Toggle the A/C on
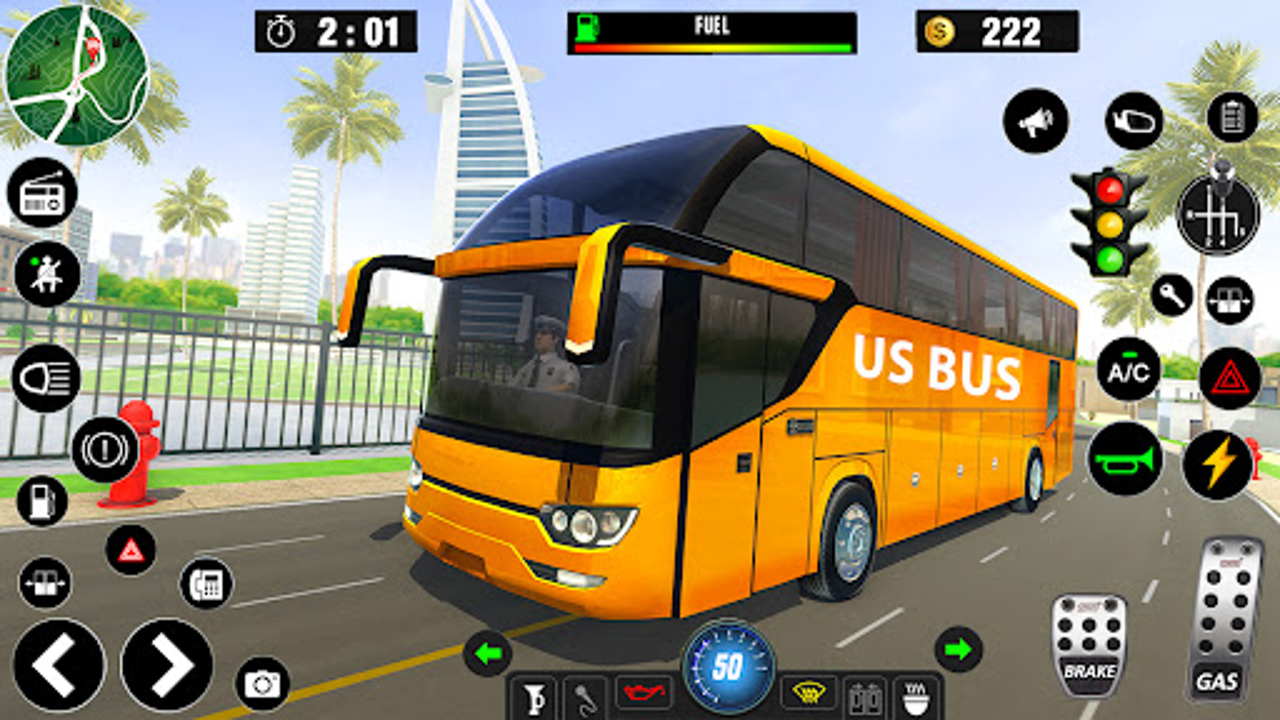This screenshot has width=1280, height=720. [x=1128, y=370]
